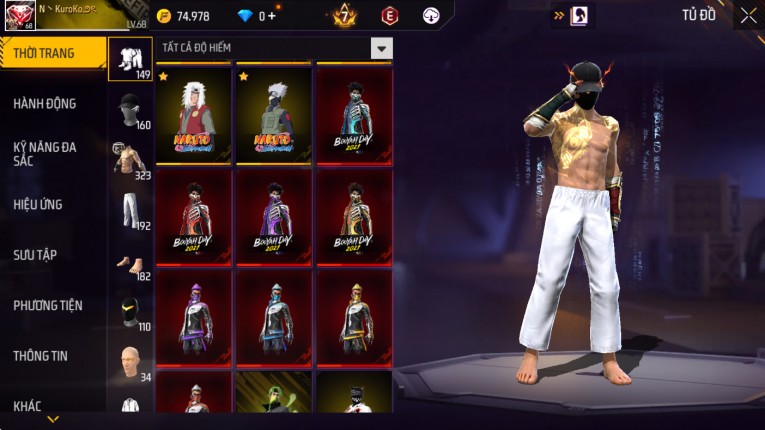The width and height of the screenshot is (765, 430).
Task: Open the THÔNG TIN category
Action: (40, 356)
